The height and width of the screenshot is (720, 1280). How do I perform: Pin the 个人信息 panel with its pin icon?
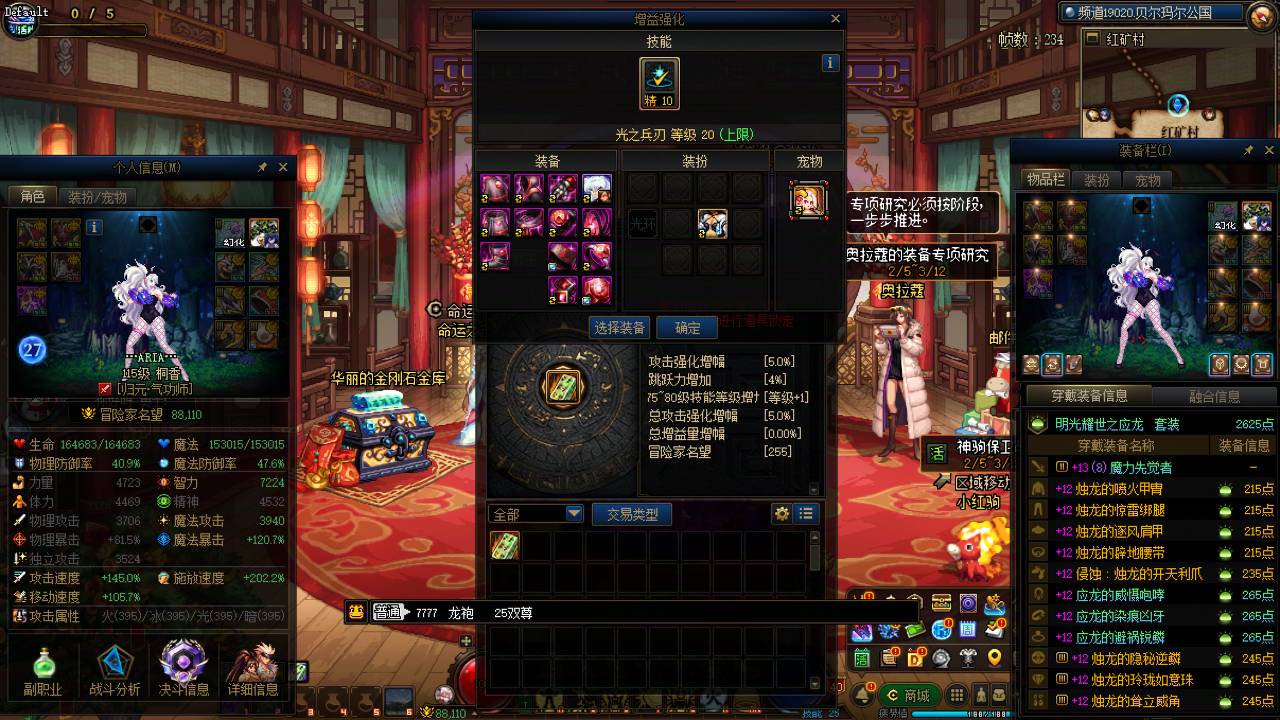pos(262,166)
